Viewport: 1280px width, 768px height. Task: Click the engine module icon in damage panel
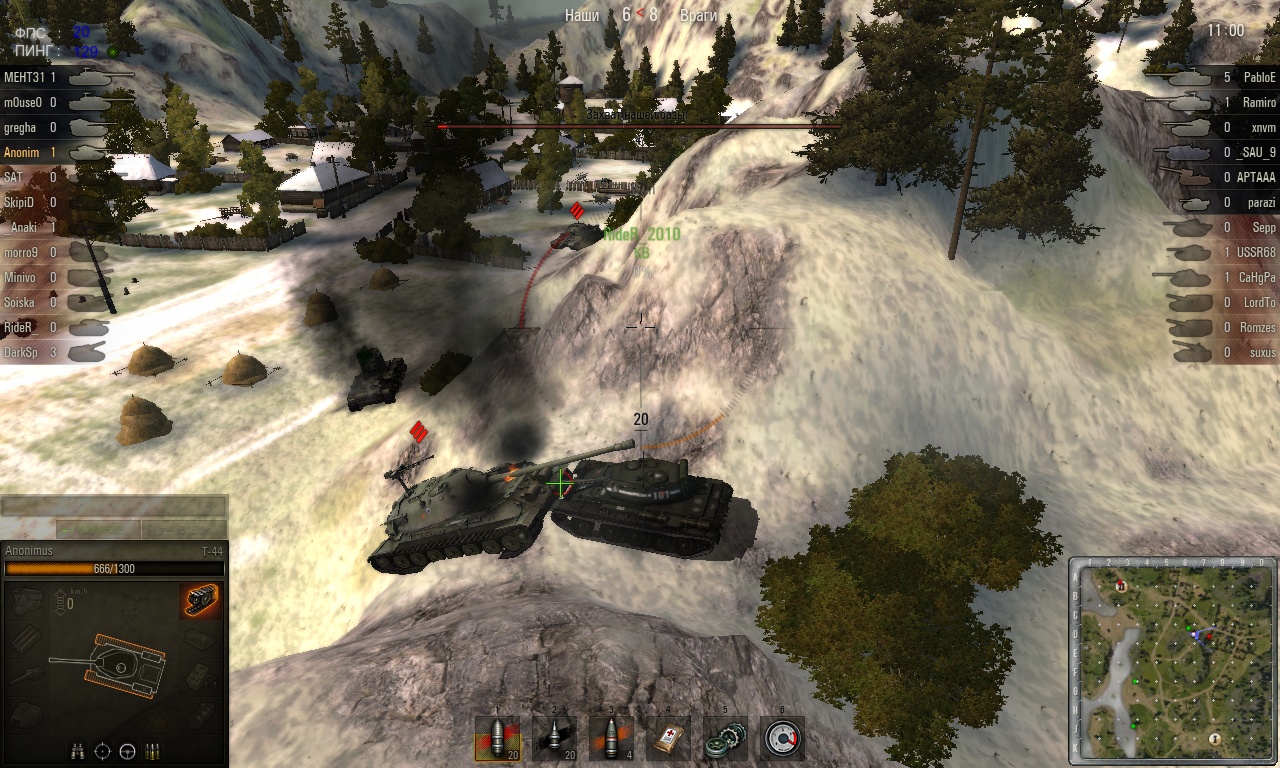pos(27,601)
